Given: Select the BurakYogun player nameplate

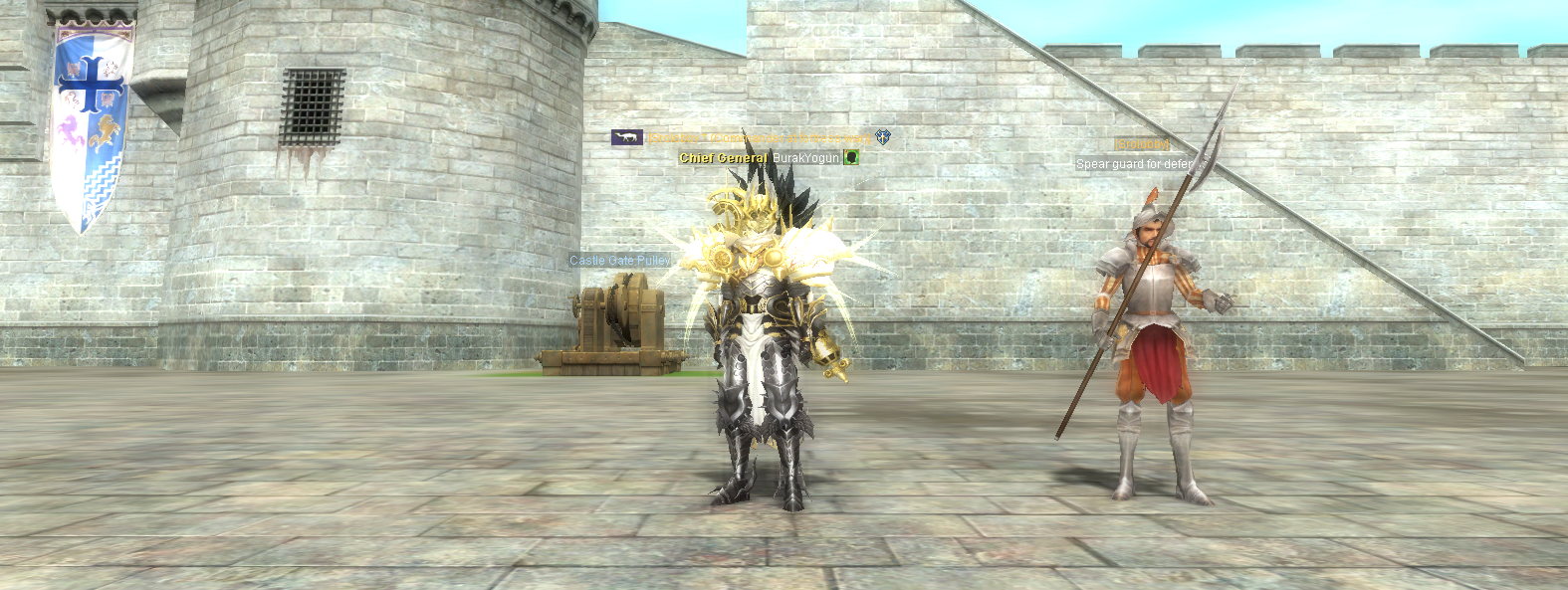Looking at the screenshot, I should [x=805, y=158].
